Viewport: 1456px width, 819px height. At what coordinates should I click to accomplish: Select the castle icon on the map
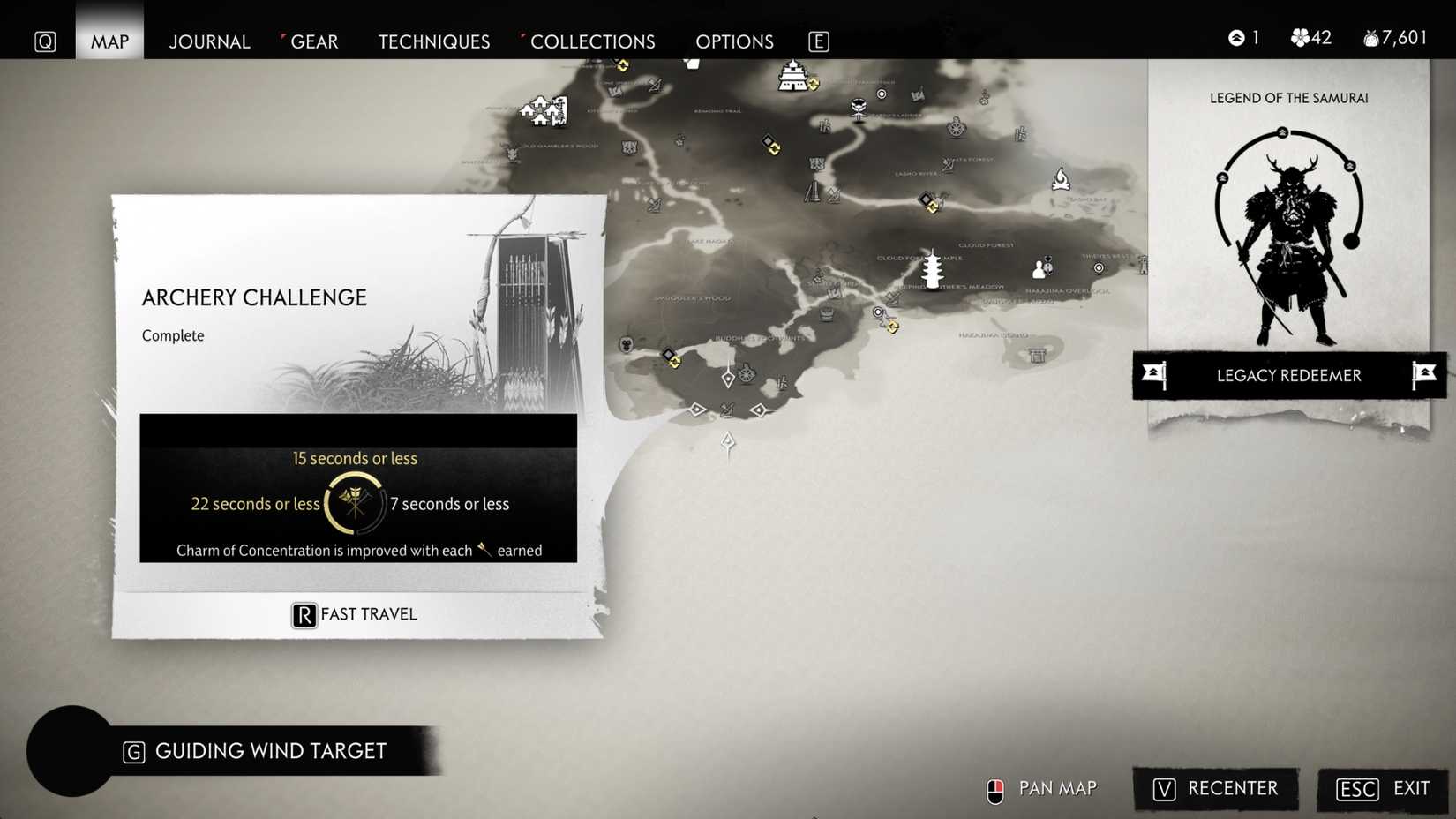click(792, 75)
